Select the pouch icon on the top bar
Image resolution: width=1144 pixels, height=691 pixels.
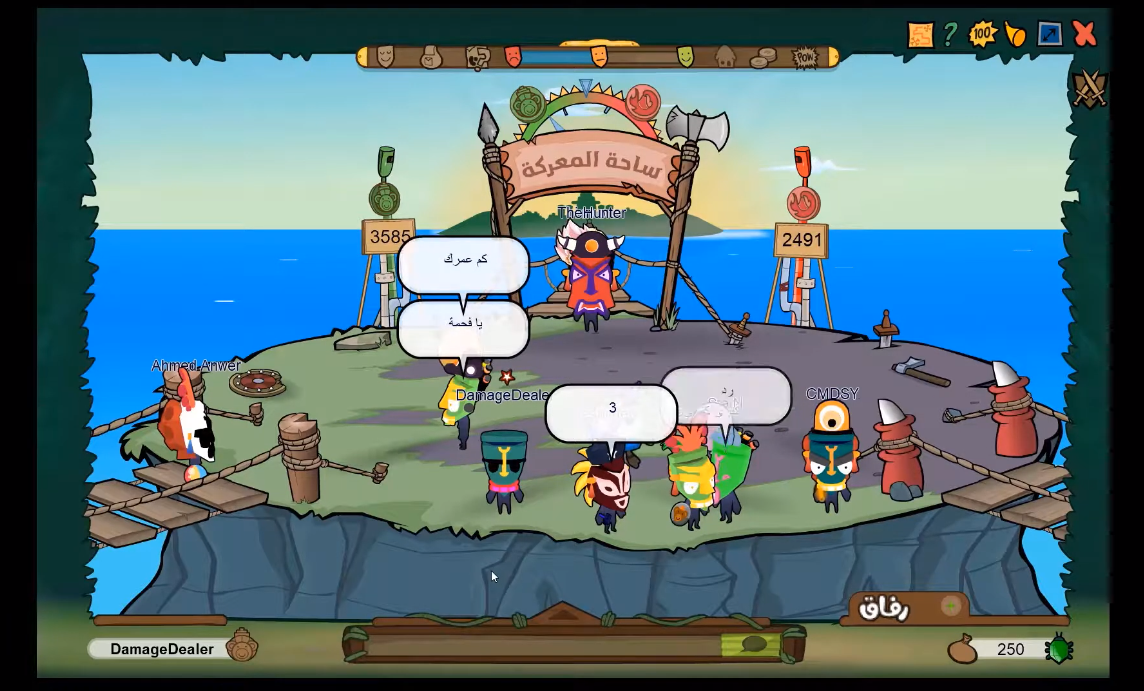431,57
